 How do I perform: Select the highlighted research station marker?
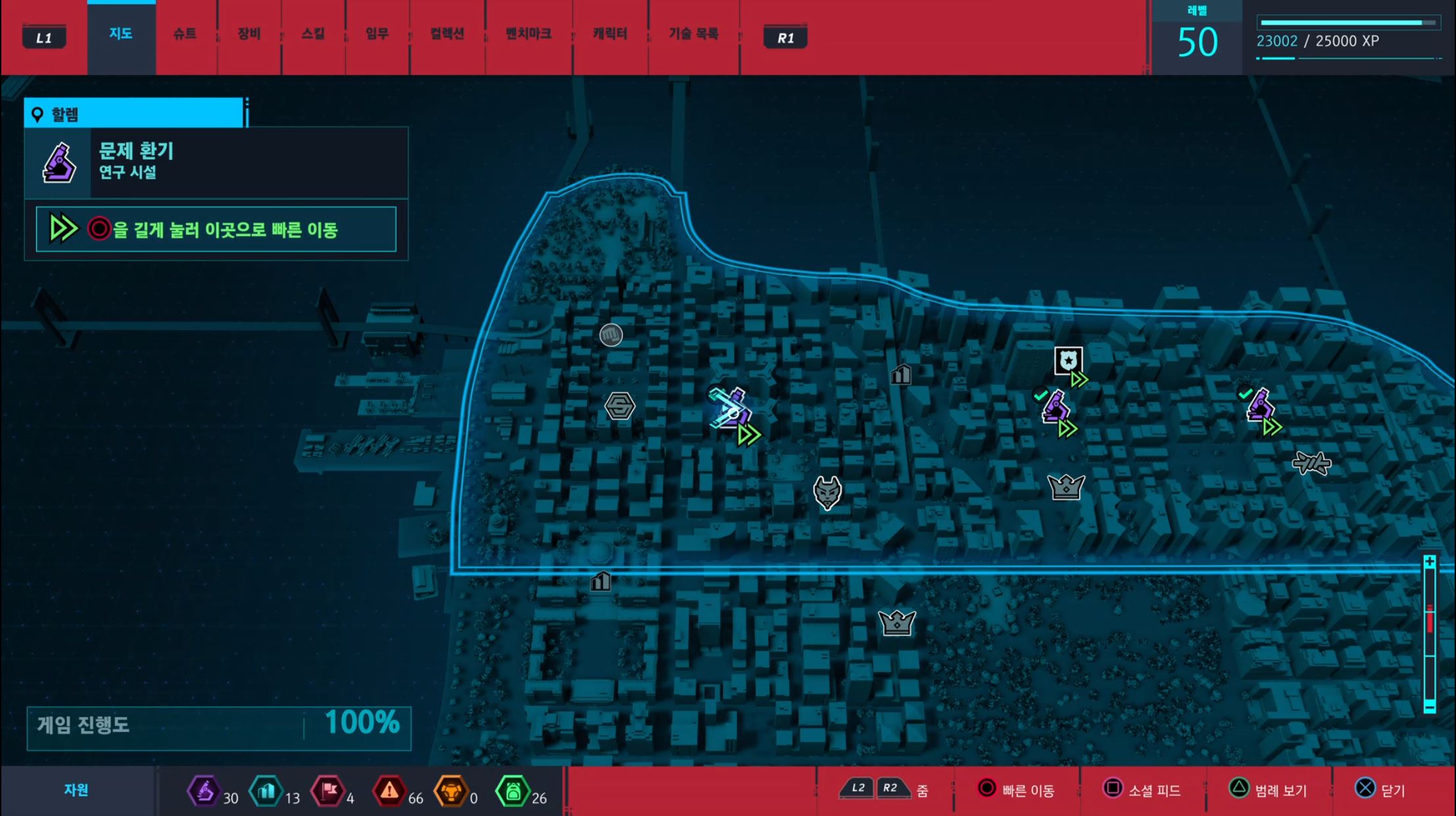pos(731,410)
